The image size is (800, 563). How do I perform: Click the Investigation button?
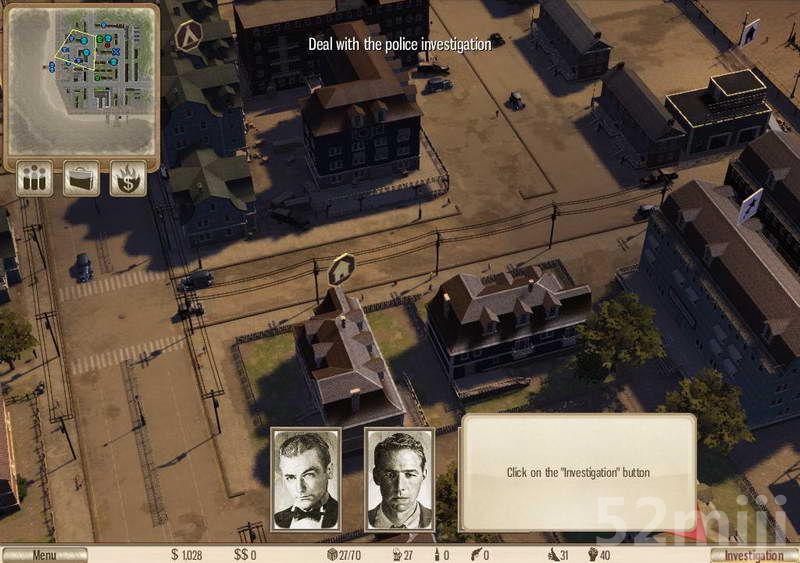754,555
